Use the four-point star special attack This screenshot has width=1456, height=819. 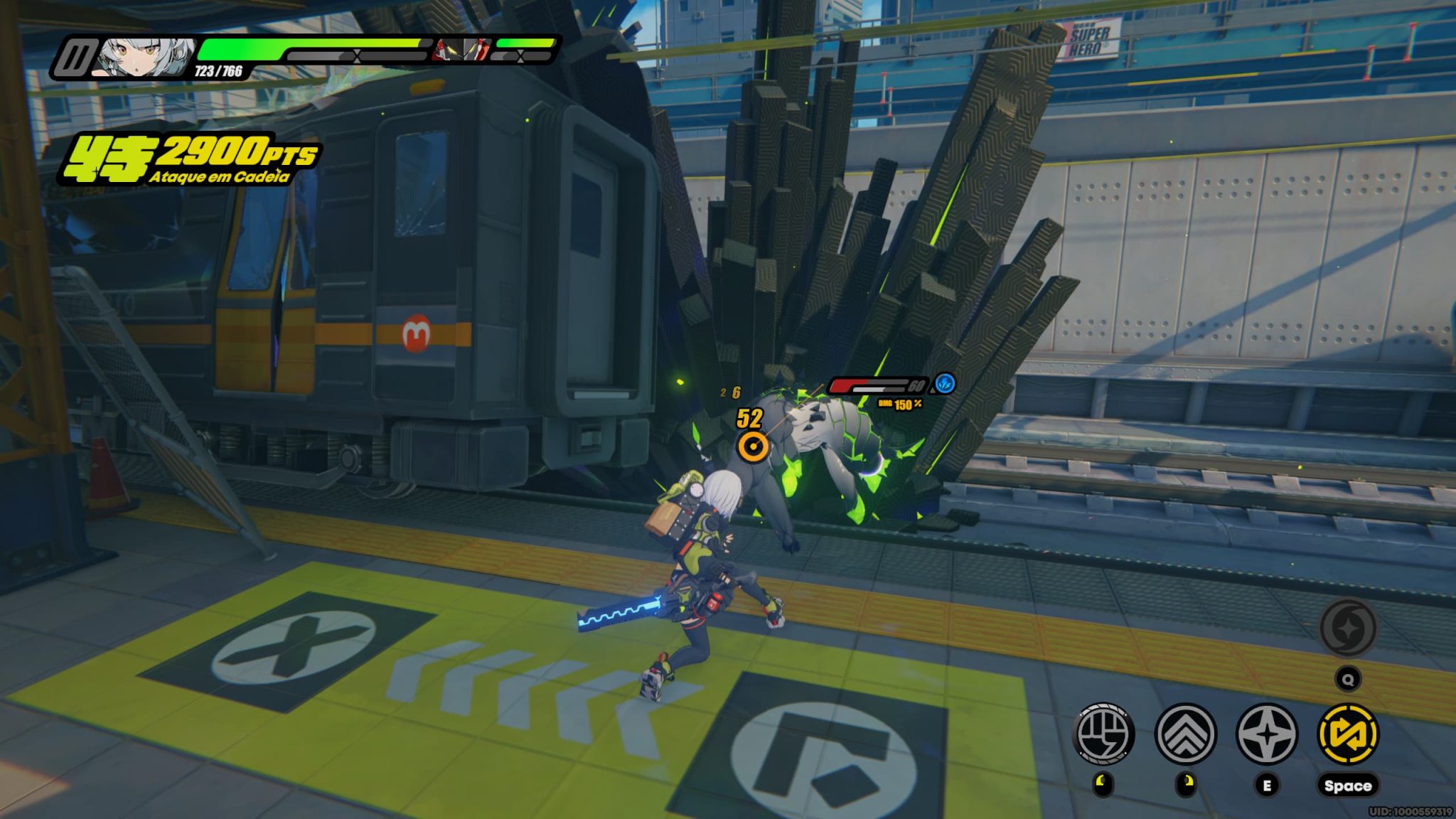tap(1267, 734)
